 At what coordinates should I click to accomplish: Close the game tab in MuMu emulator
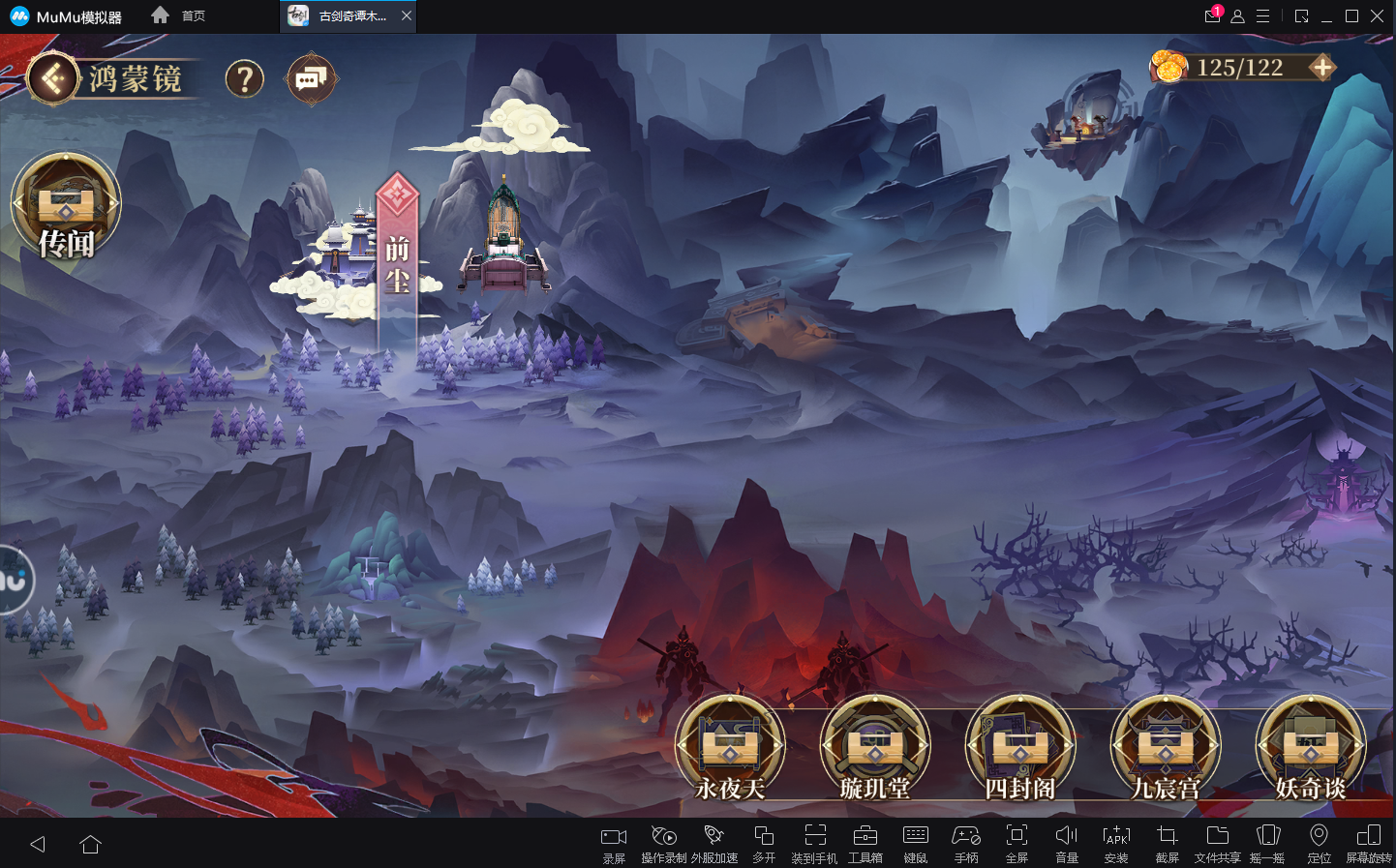click(407, 15)
